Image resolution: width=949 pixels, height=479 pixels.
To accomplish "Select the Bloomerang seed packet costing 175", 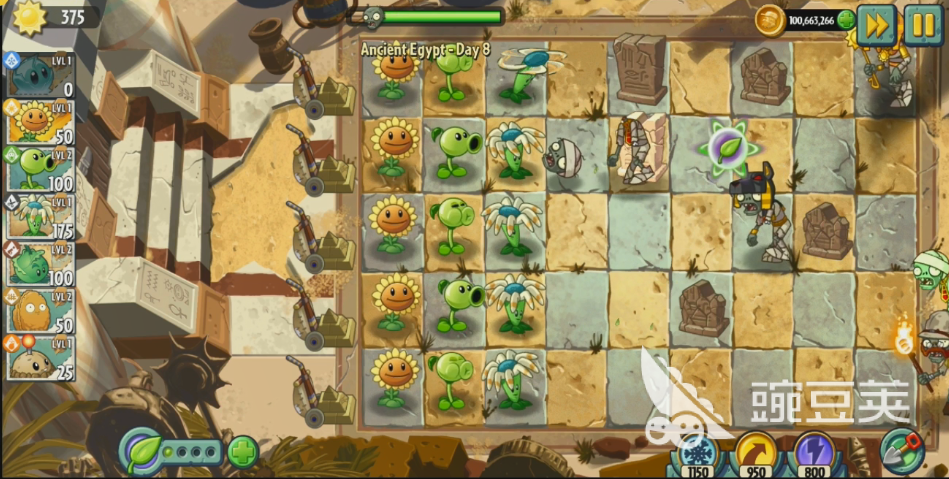I will 39,217.
